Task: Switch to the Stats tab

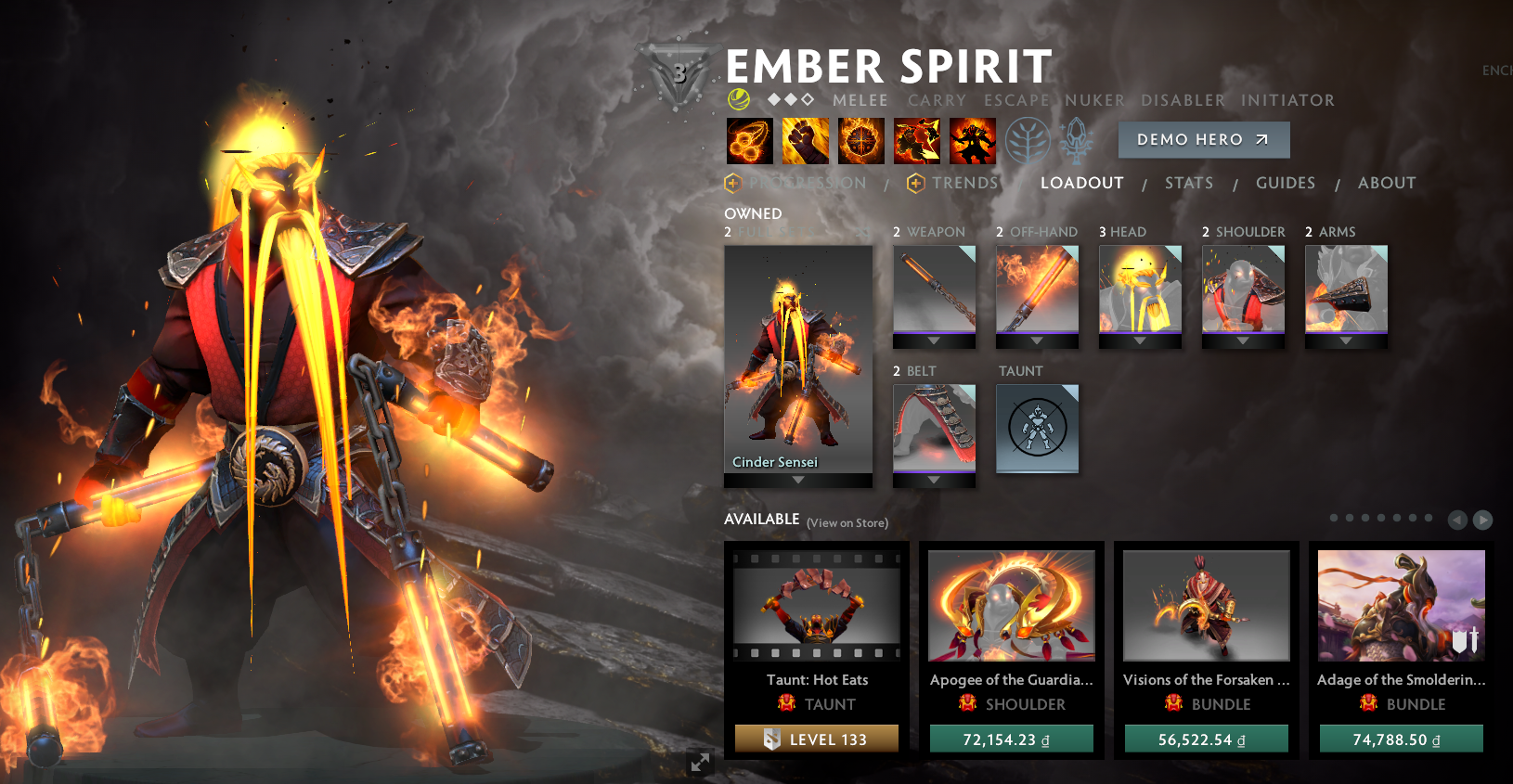Action: pyautogui.click(x=1189, y=183)
